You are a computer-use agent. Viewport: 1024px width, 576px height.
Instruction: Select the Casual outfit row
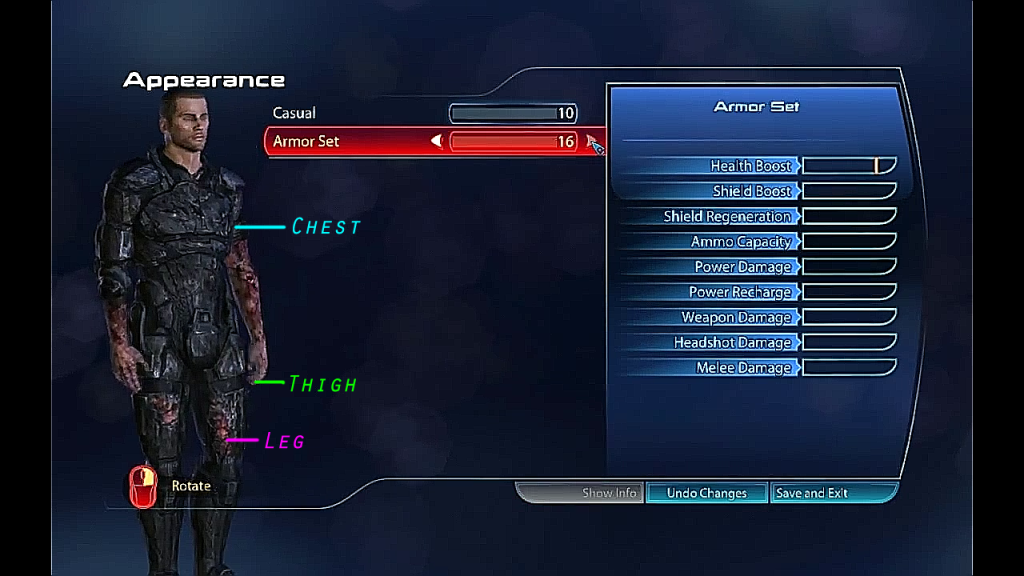tap(294, 114)
